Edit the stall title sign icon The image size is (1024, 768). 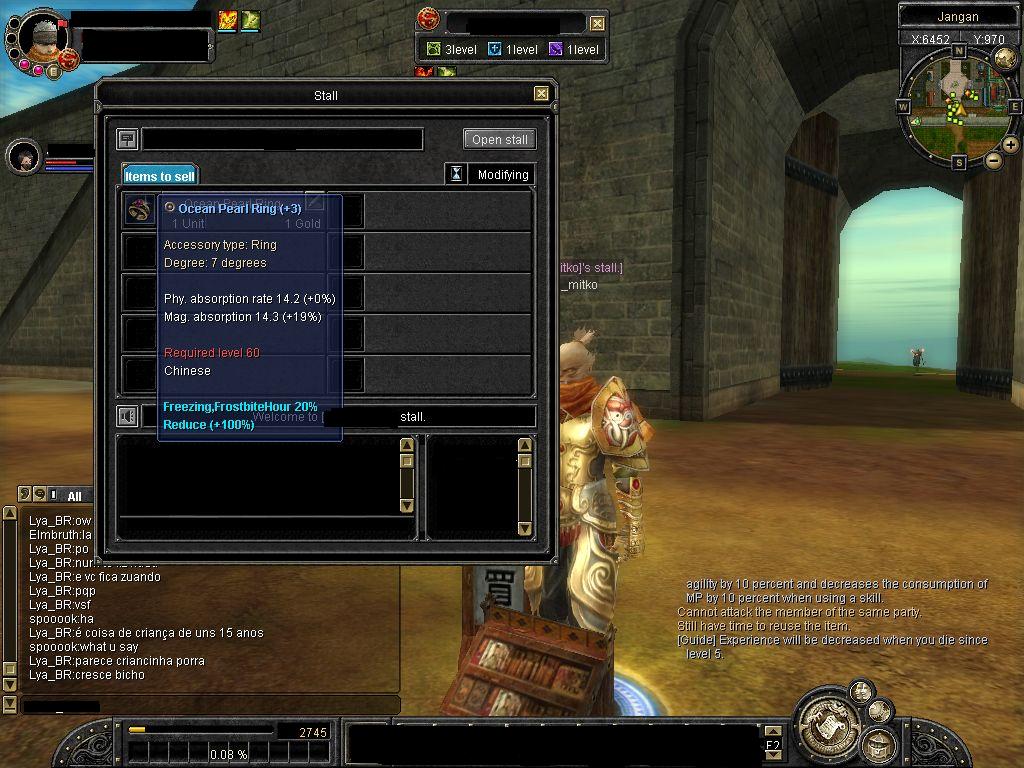point(127,139)
